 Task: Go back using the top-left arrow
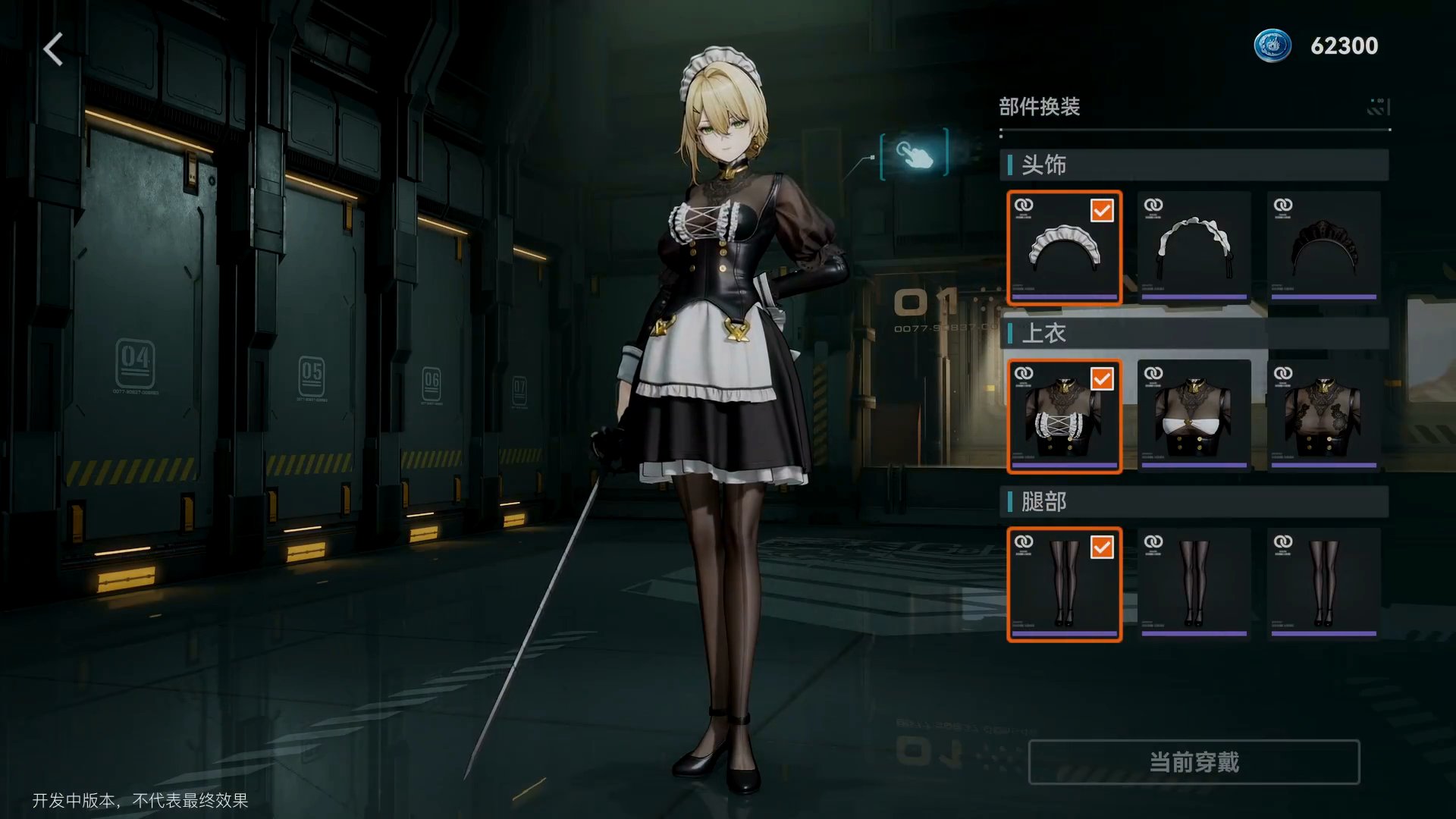click(53, 50)
